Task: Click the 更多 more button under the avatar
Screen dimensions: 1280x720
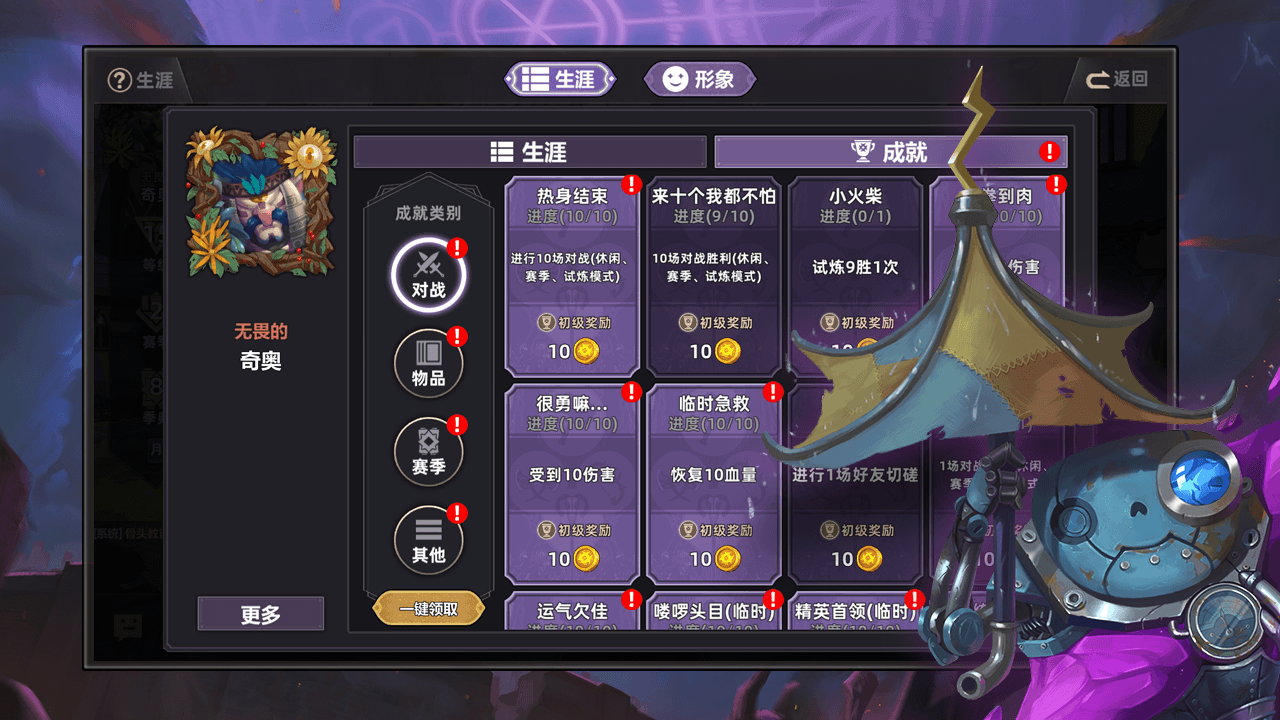Action: (x=260, y=613)
